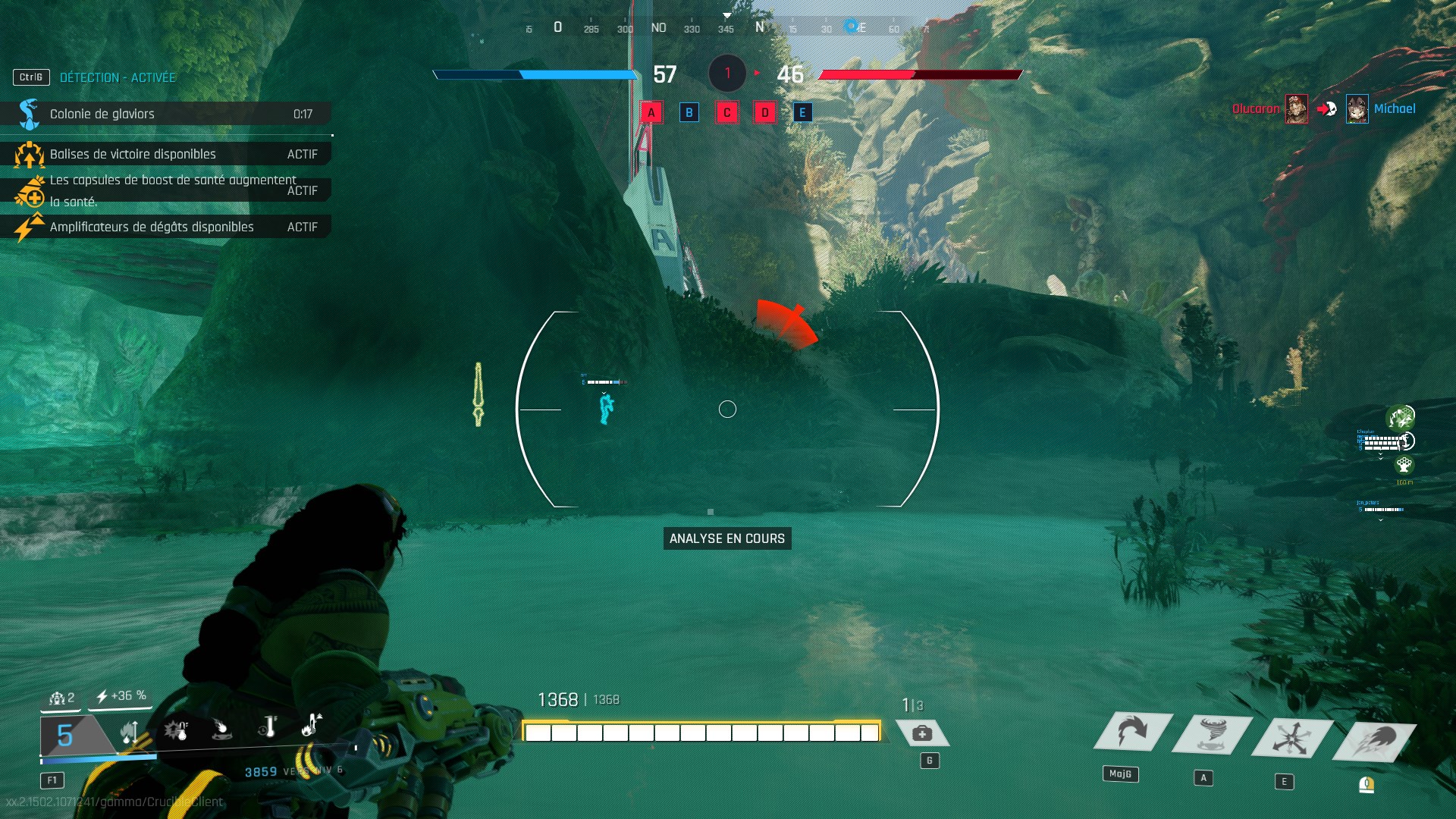Viewport: 1456px width, 819px height.
Task: Select capture point A marker
Action: pyautogui.click(x=651, y=113)
